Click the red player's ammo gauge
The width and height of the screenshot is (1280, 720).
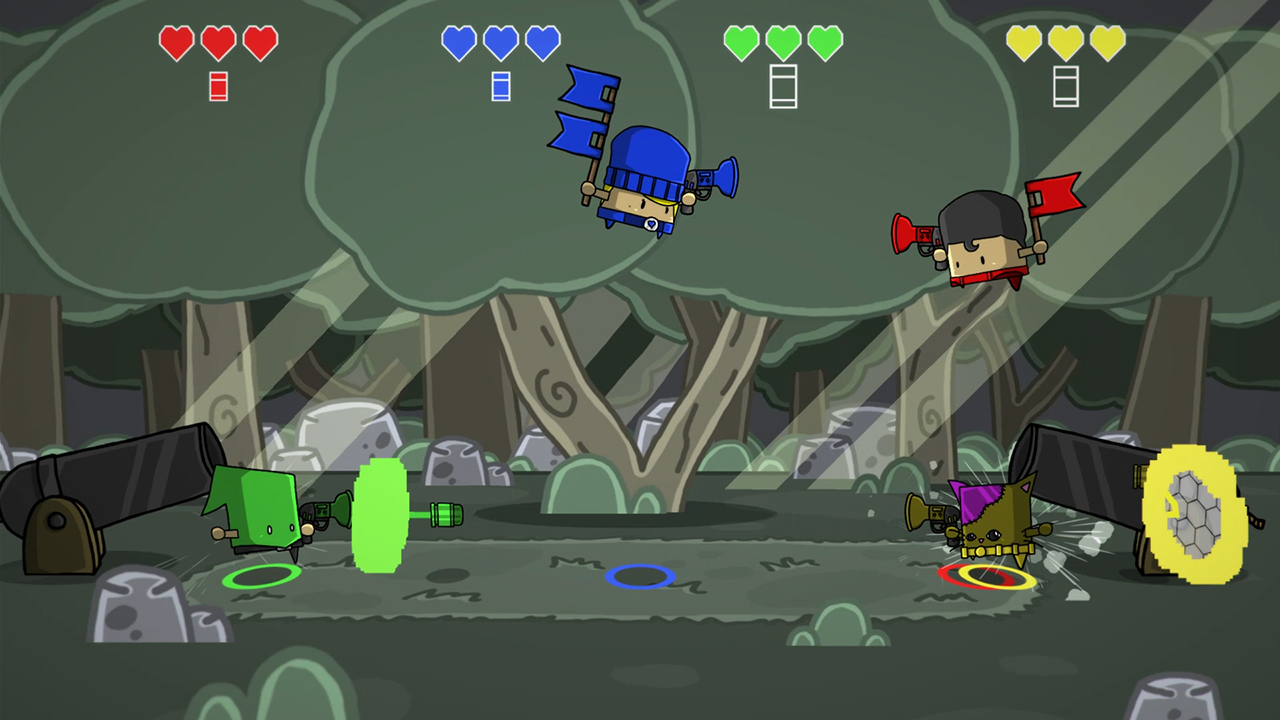(218, 86)
